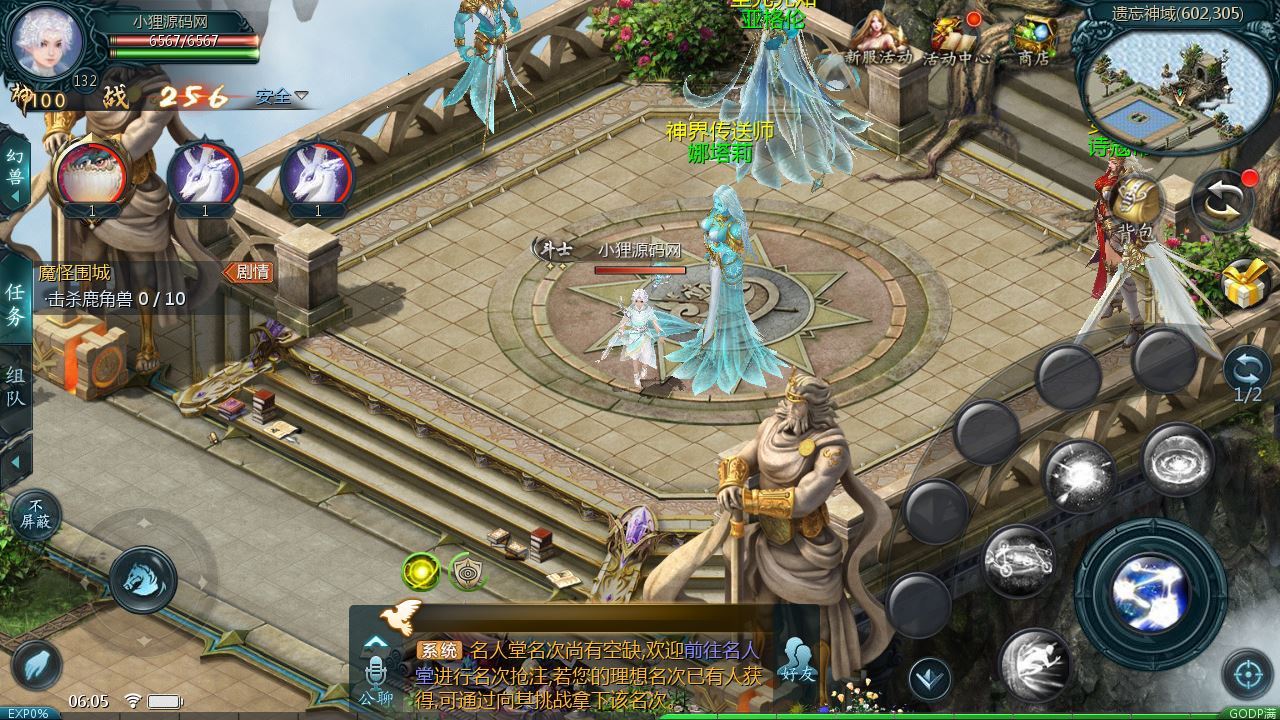
Task: Switch to the 幻兽 side tab
Action: pyautogui.click(x=15, y=170)
